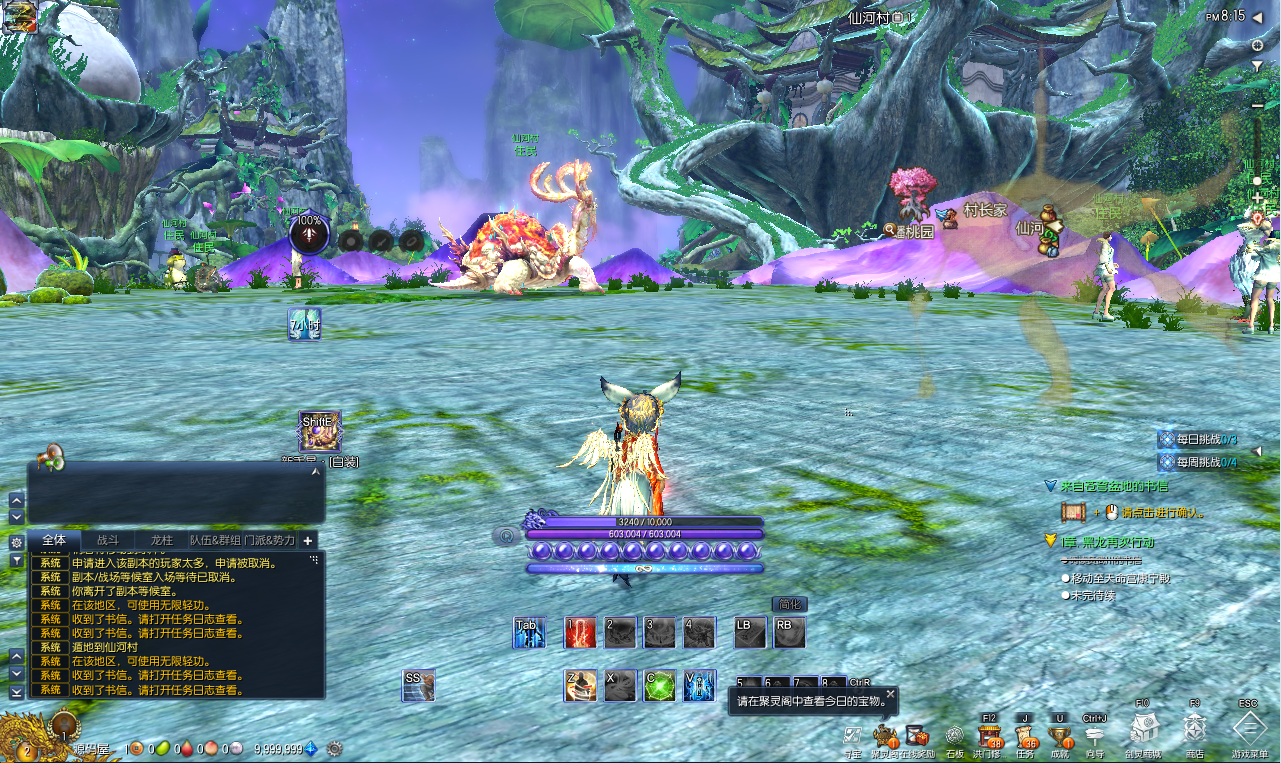
Task: Claim the 在线奖励 online reward
Action: [917, 737]
